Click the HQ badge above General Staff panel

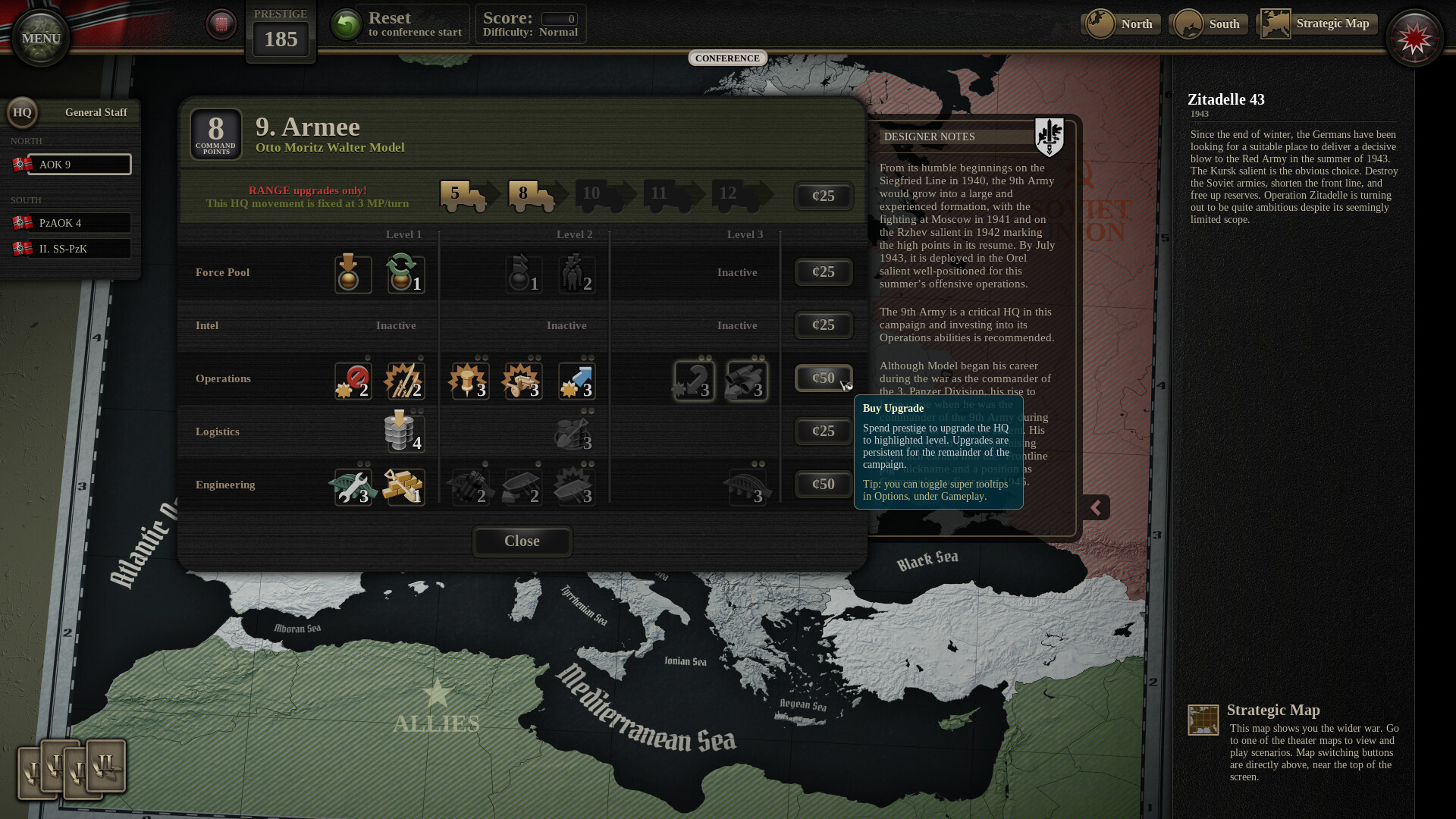(23, 112)
